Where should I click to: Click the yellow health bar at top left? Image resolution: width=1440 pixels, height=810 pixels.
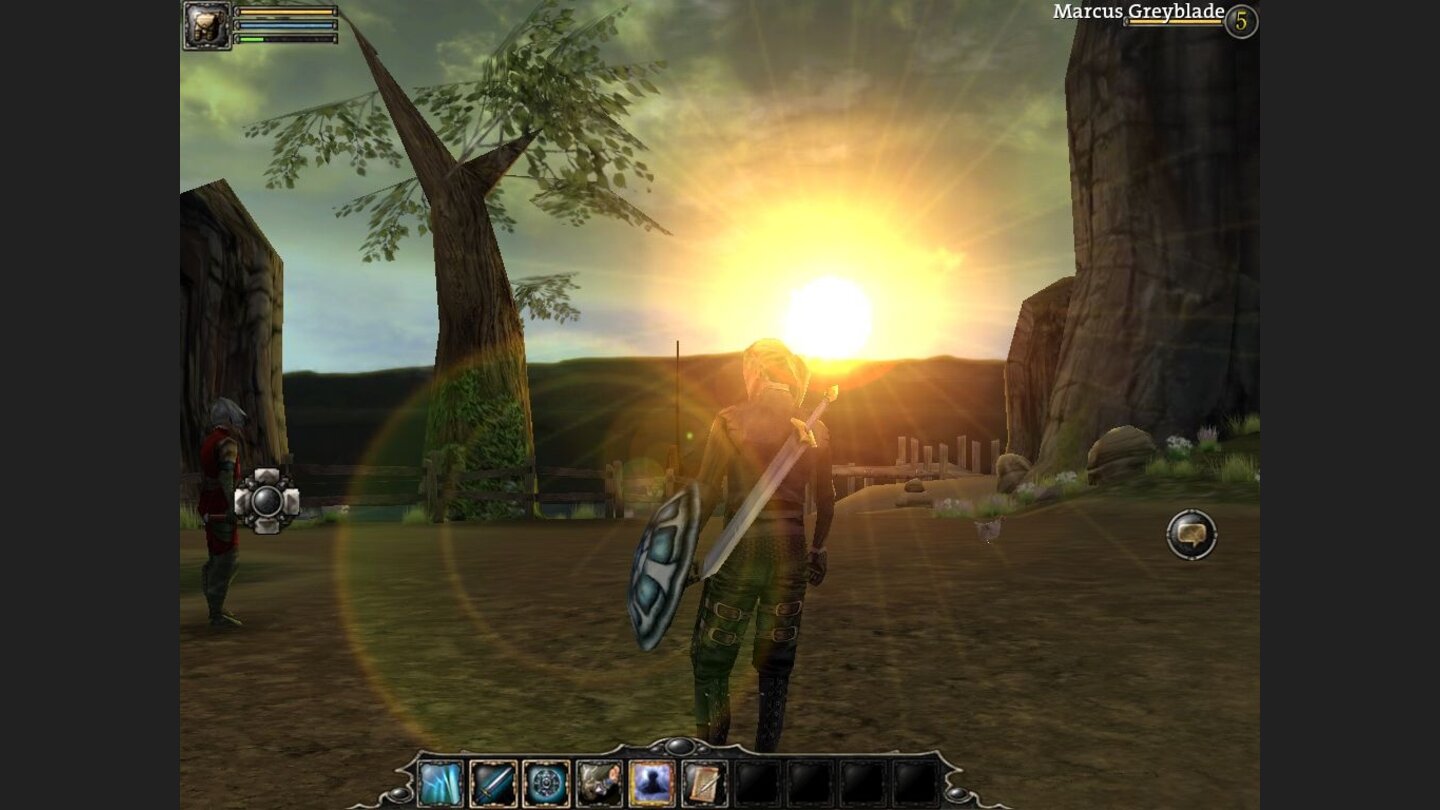tap(285, 11)
